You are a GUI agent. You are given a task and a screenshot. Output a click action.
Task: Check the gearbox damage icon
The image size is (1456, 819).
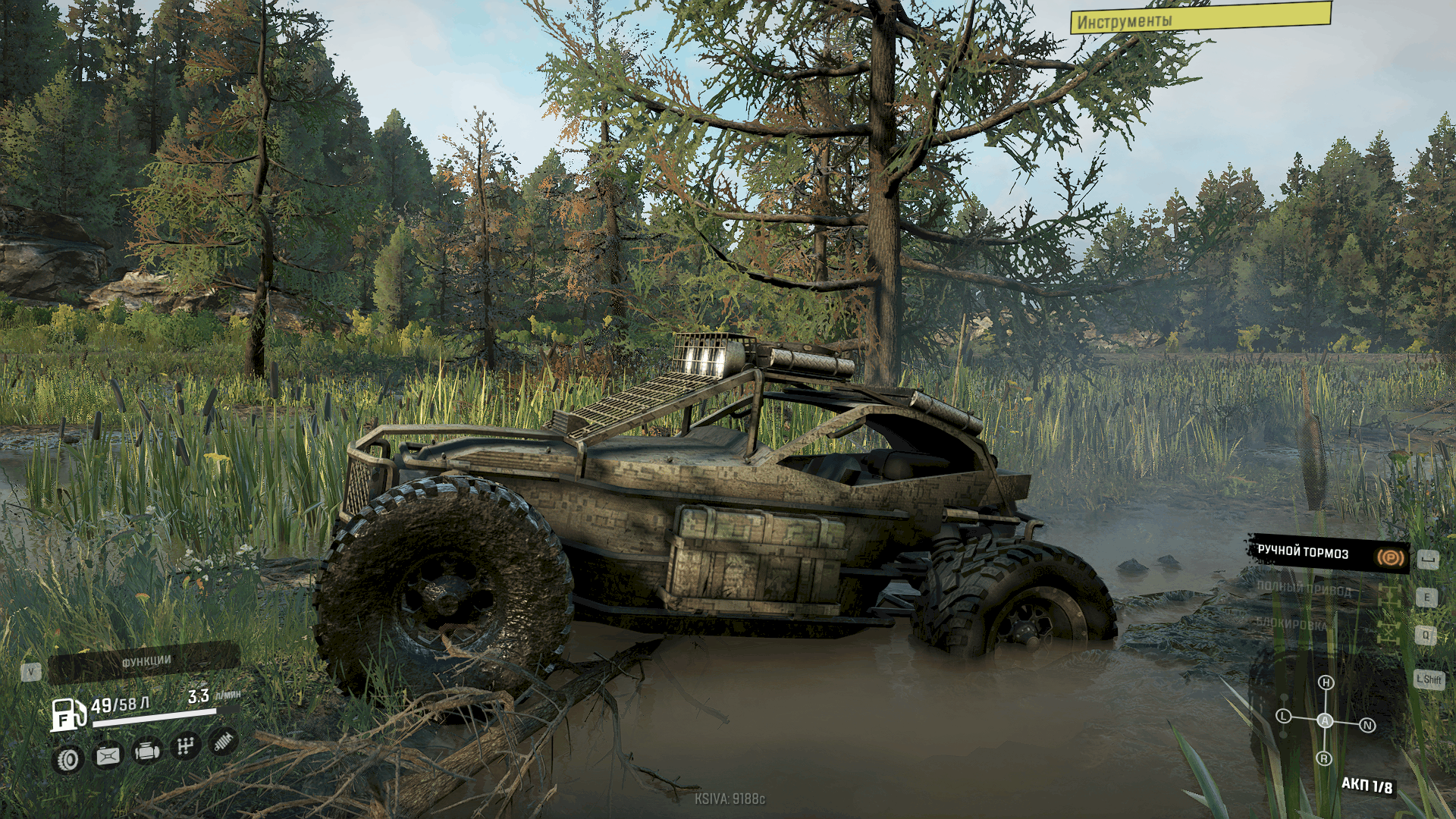(185, 747)
